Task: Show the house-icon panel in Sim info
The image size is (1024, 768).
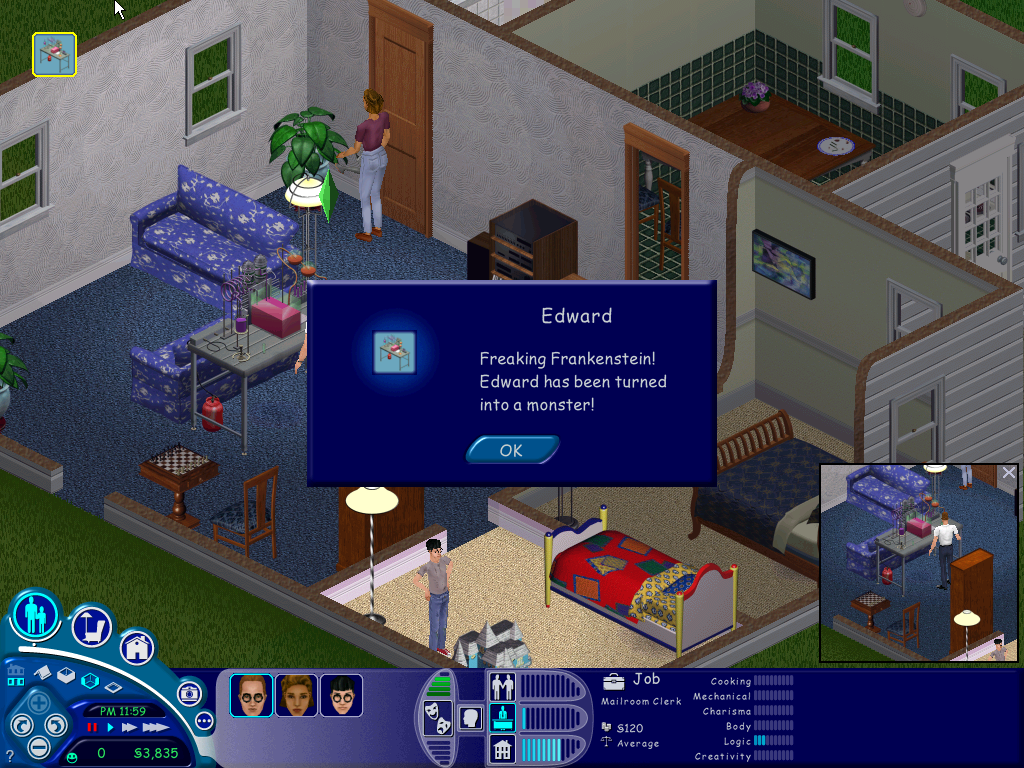Action: pyautogui.click(x=501, y=748)
